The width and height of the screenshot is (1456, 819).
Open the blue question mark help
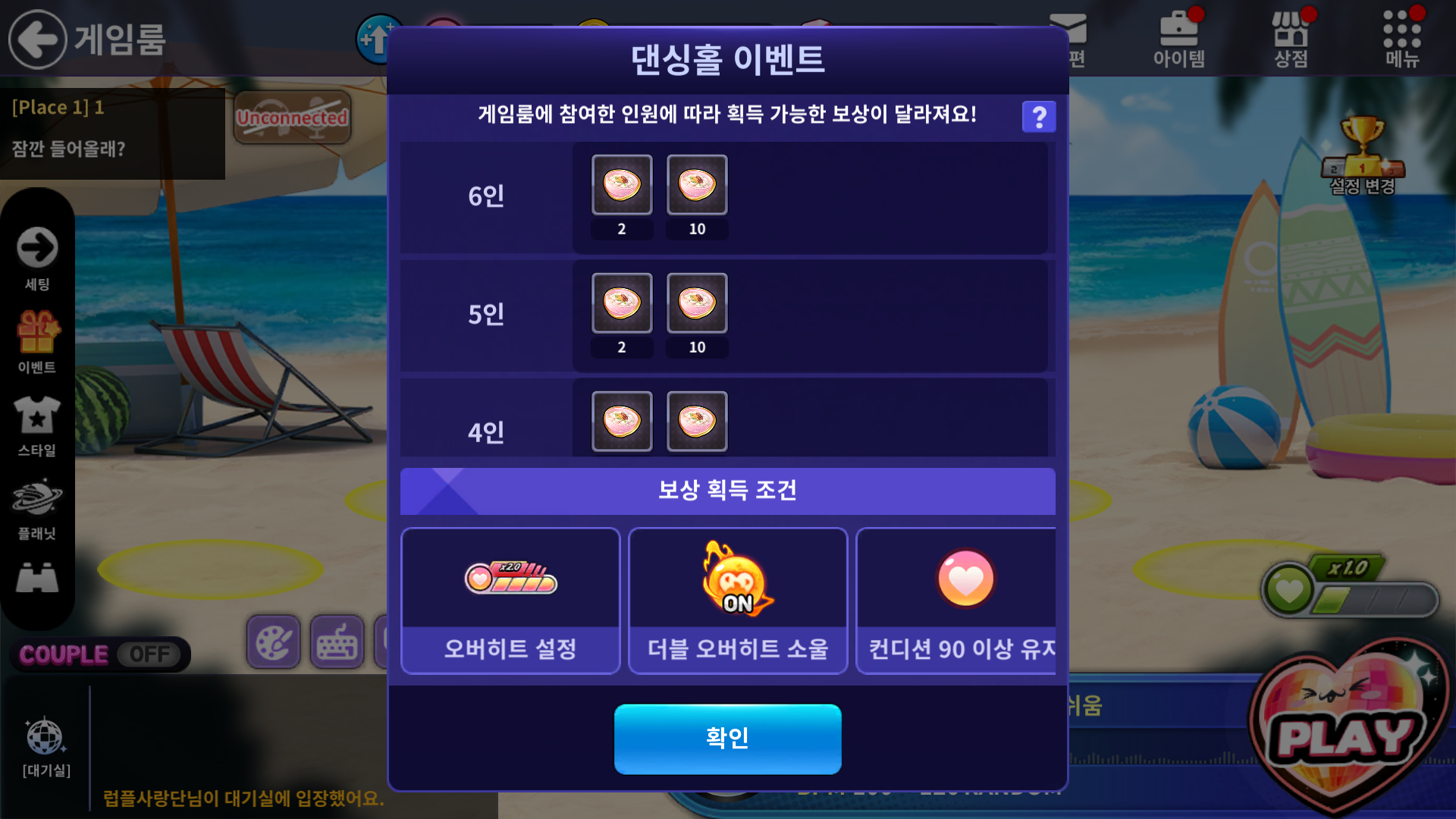1038,117
